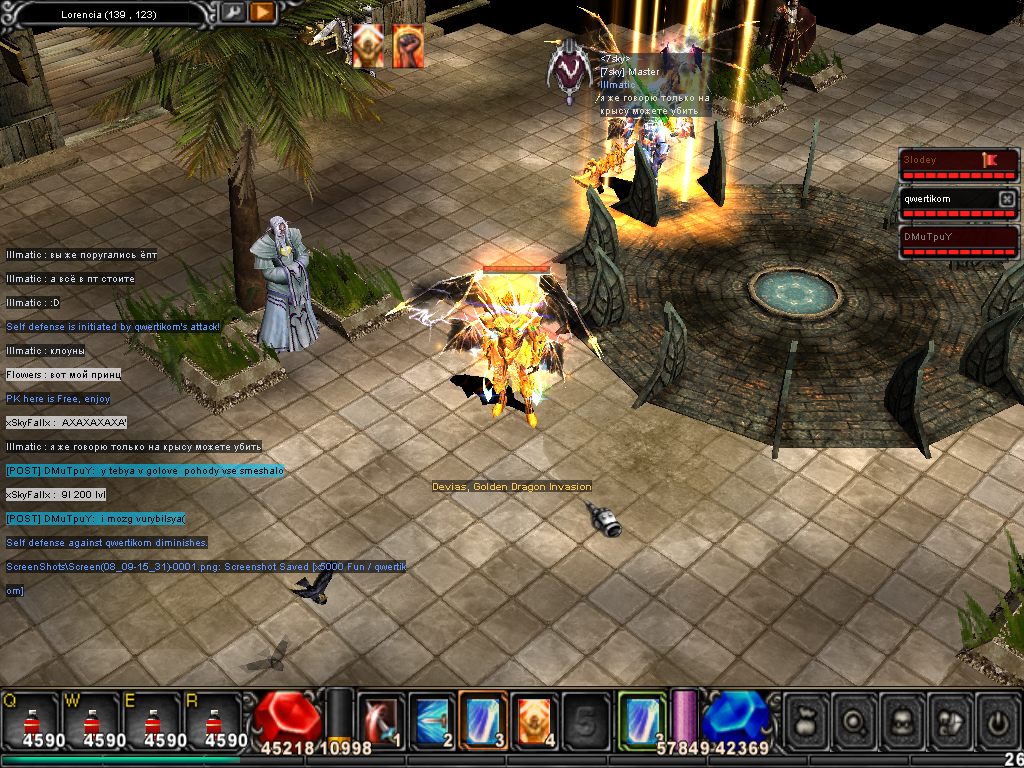Open the wrench settings button

coord(232,12)
